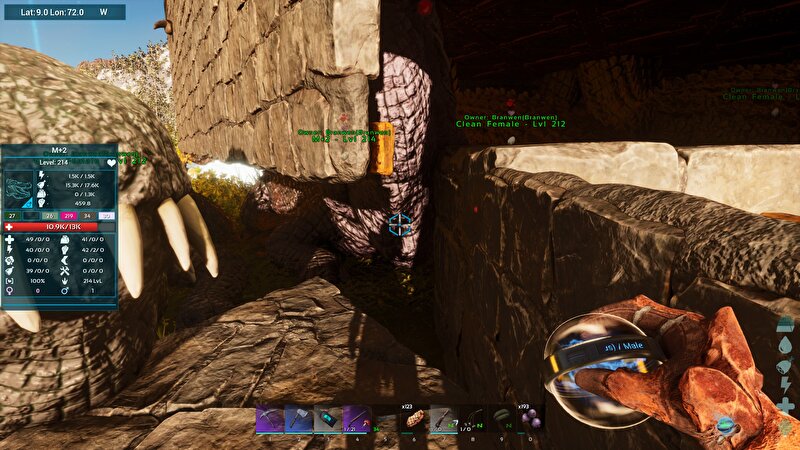Choose the handheld device in hotbar slot 3
Image resolution: width=800 pixels, height=450 pixels.
click(x=328, y=420)
